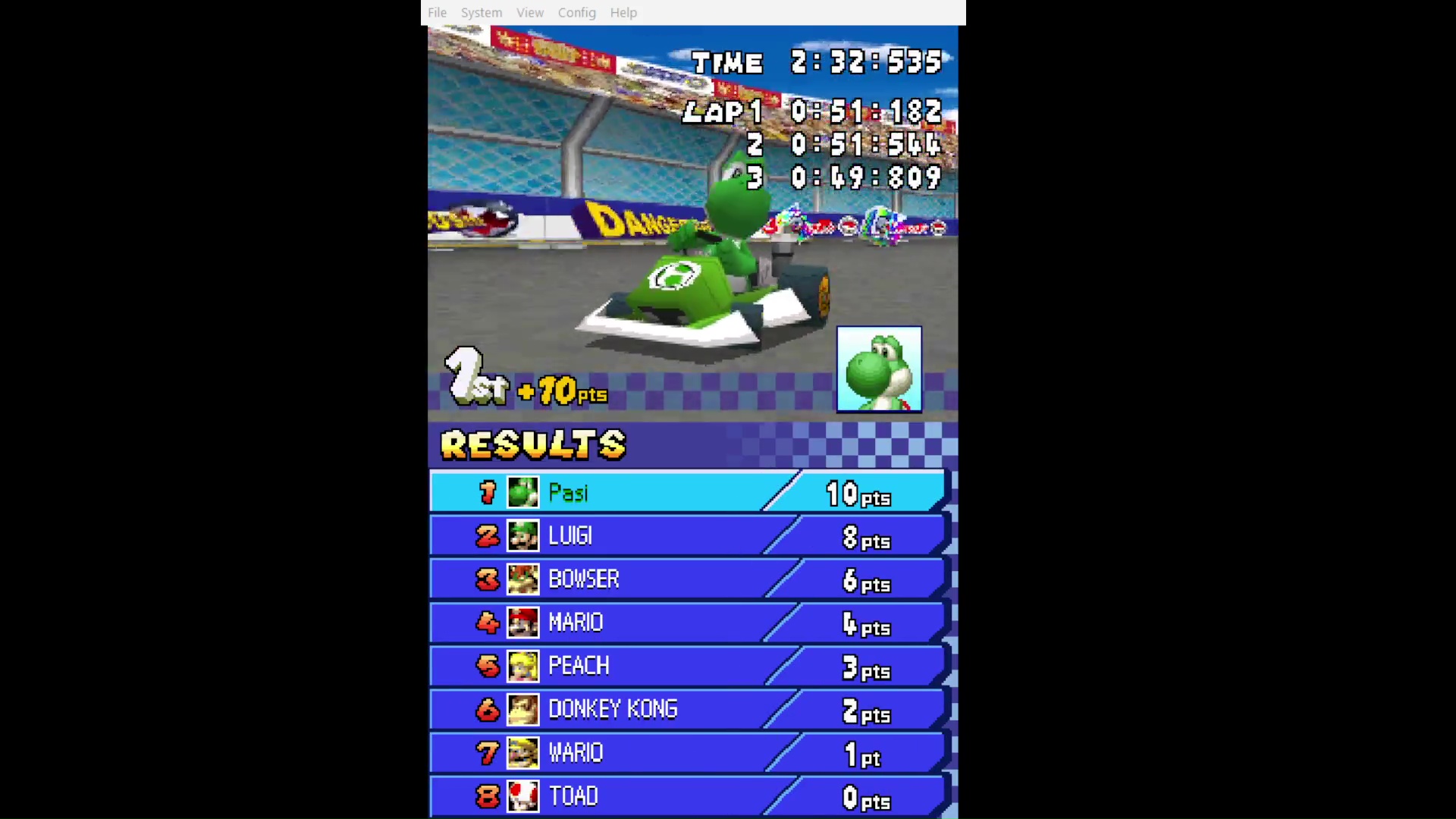
Task: Open the View menu
Action: pos(530,13)
